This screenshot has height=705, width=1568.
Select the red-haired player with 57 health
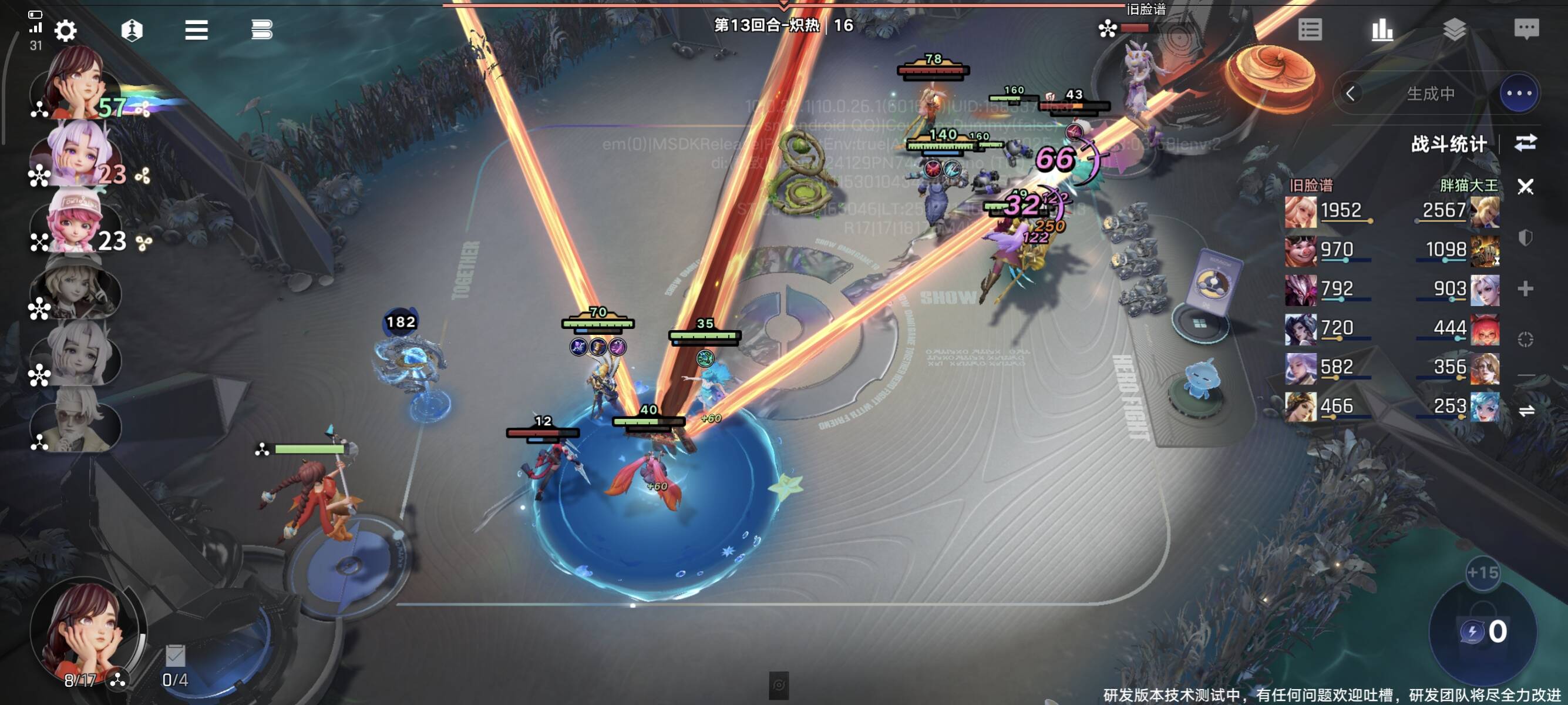tap(76, 85)
